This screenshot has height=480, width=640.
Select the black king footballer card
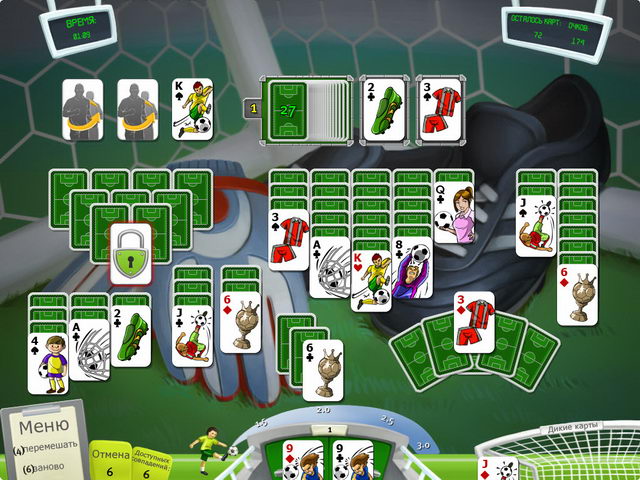(192, 107)
